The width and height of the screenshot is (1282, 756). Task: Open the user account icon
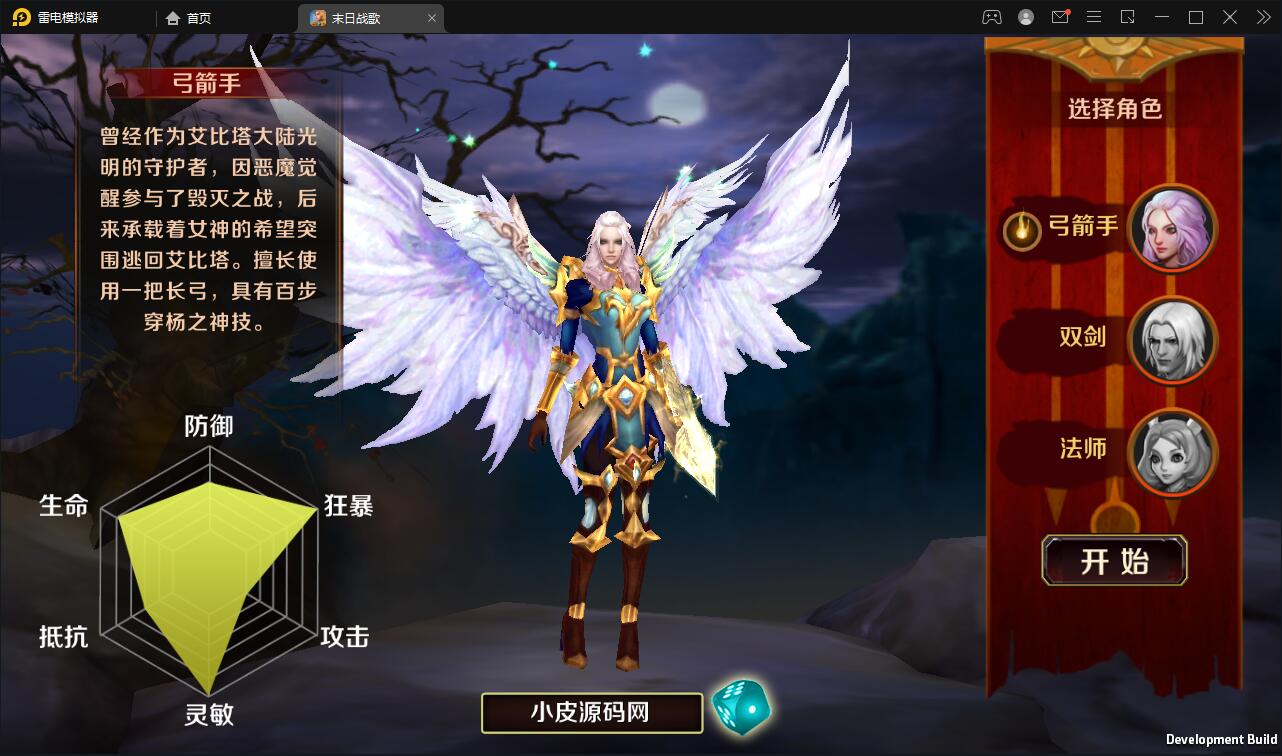(1026, 17)
